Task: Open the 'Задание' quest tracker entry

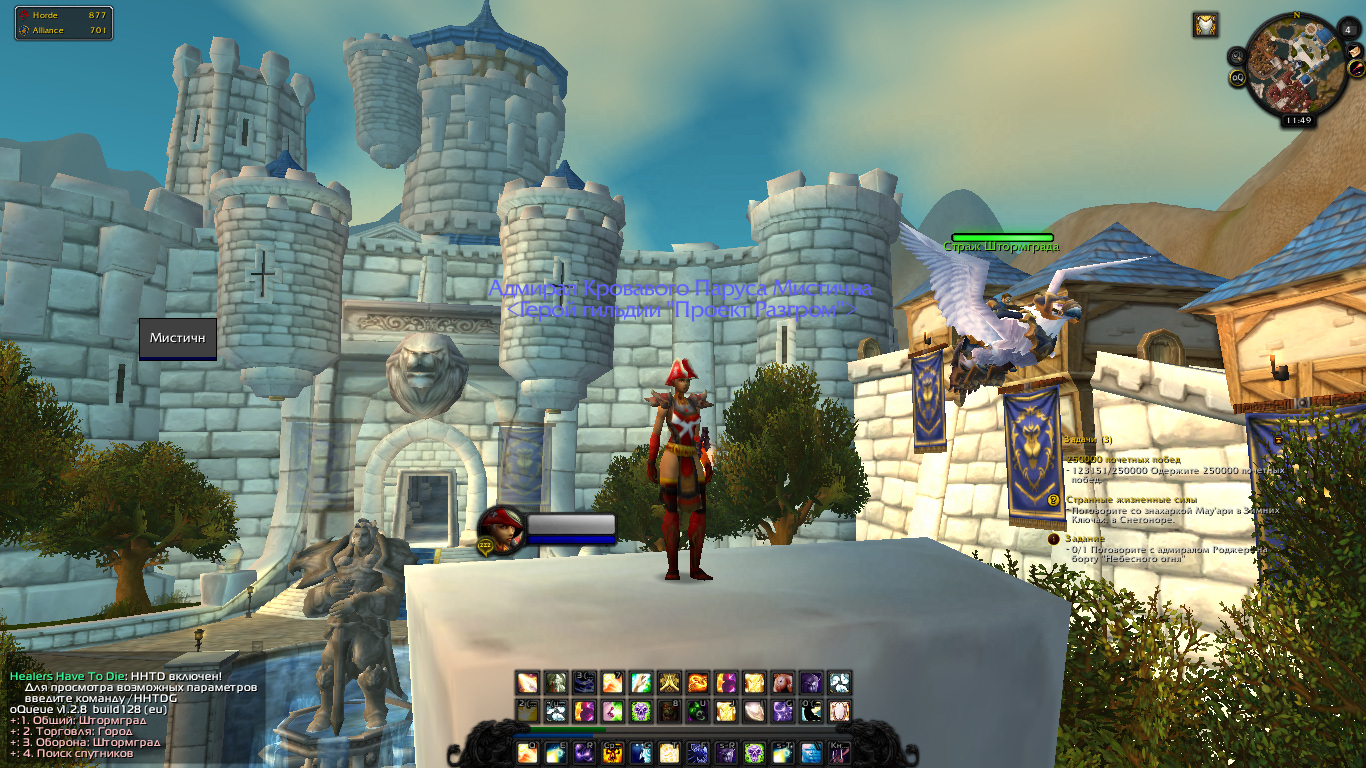Action: click(x=1085, y=539)
